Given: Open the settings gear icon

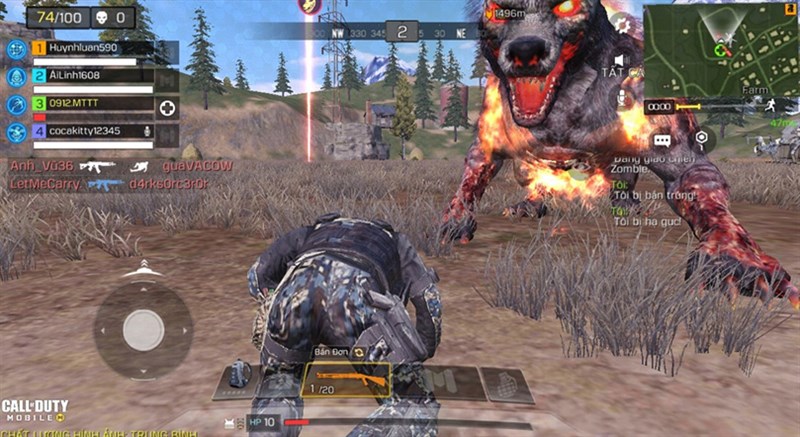Looking at the screenshot, I should pos(621,24).
